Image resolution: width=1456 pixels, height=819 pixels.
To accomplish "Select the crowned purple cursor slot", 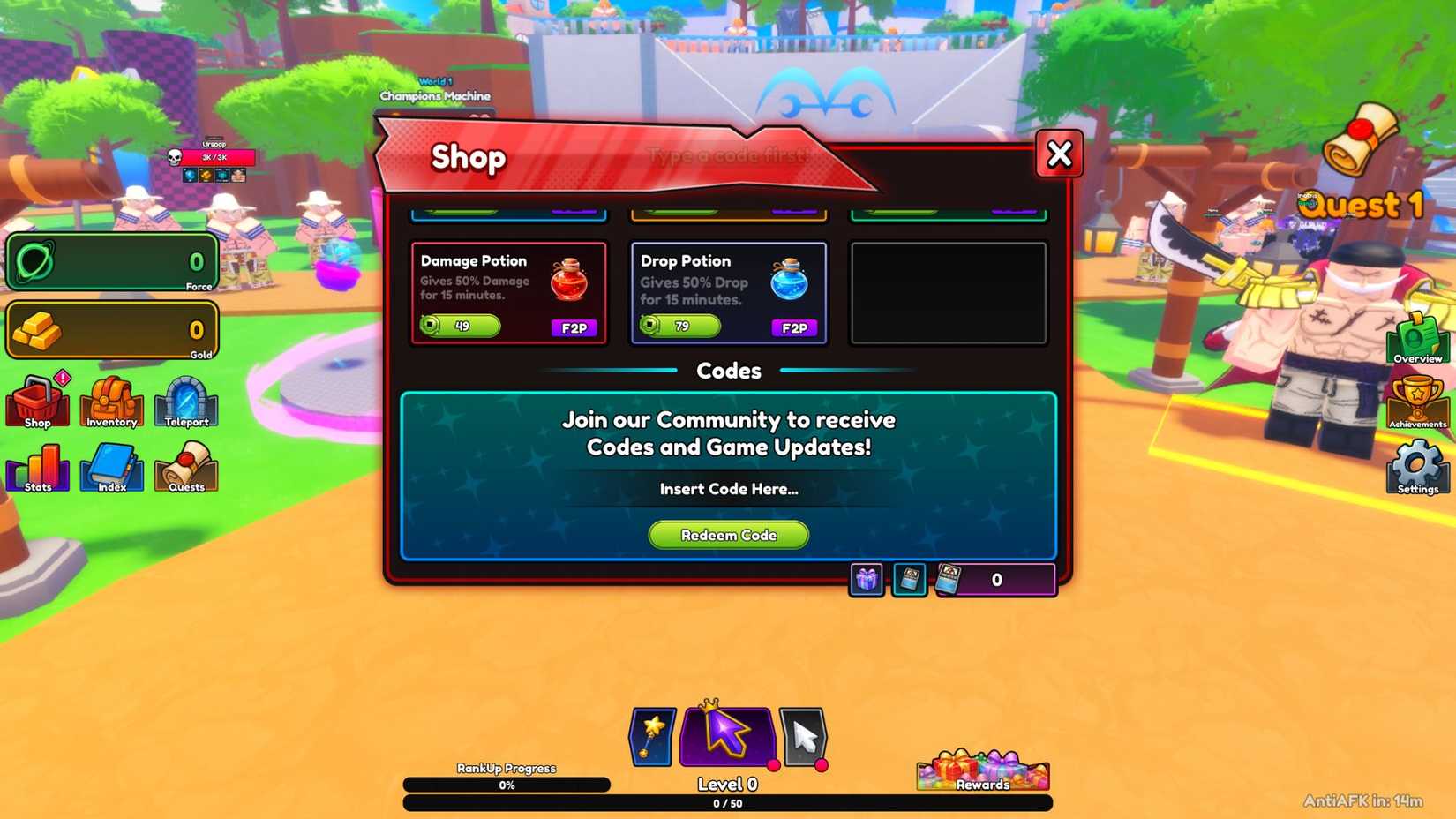I will [725, 735].
